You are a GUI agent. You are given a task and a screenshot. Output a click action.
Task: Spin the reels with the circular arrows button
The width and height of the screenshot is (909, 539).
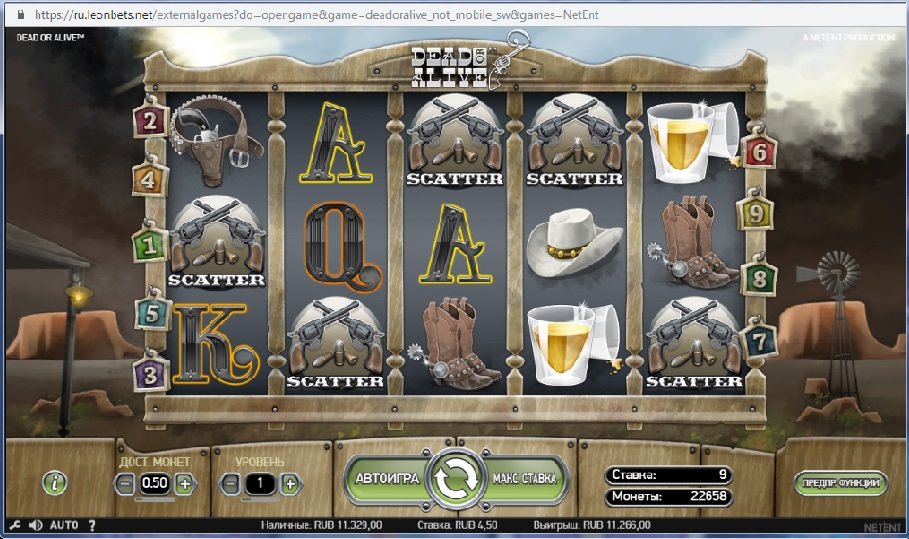[455, 480]
